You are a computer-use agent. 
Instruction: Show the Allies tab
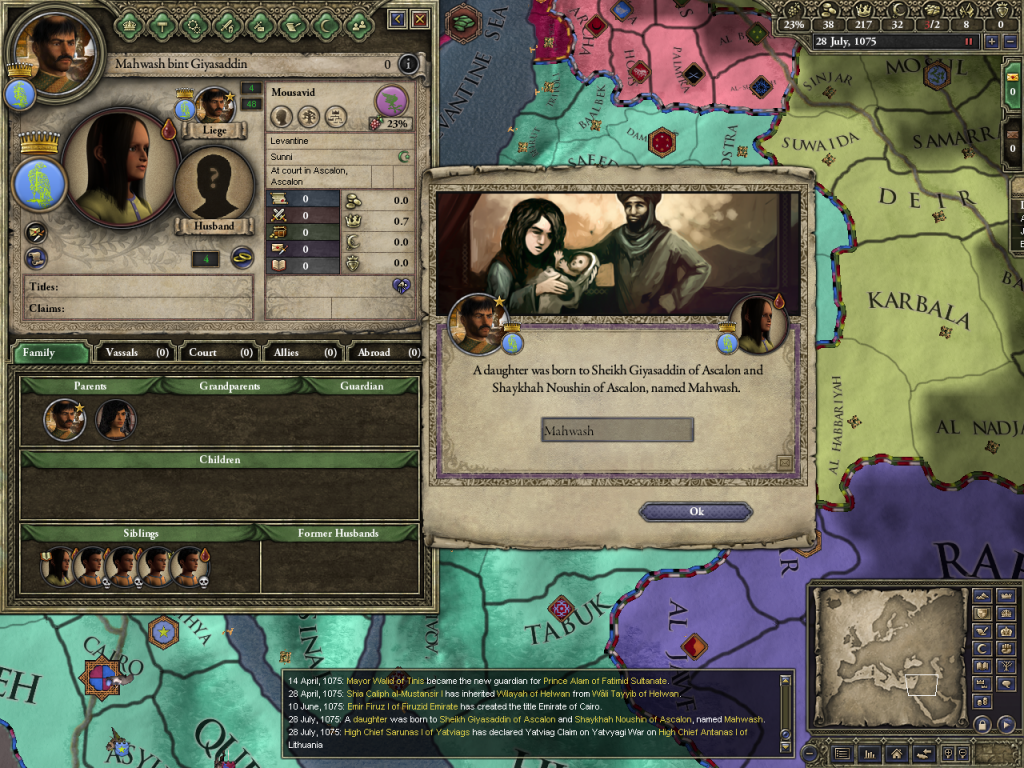click(x=302, y=352)
